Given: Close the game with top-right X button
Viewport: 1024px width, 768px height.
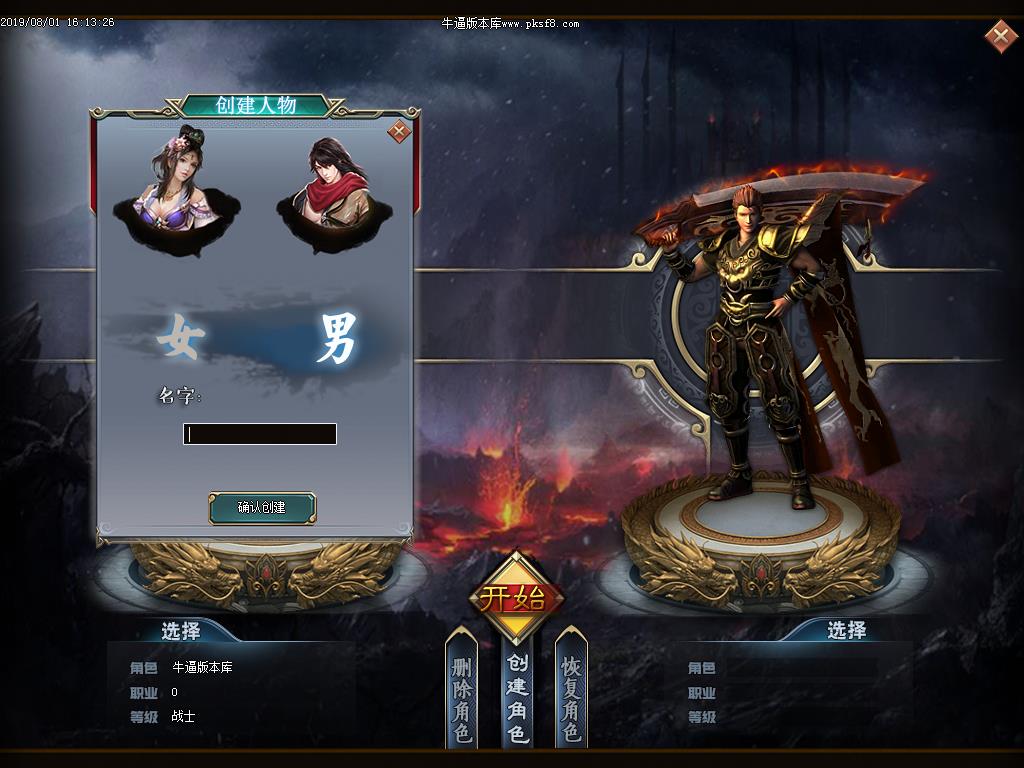Looking at the screenshot, I should [1000, 37].
